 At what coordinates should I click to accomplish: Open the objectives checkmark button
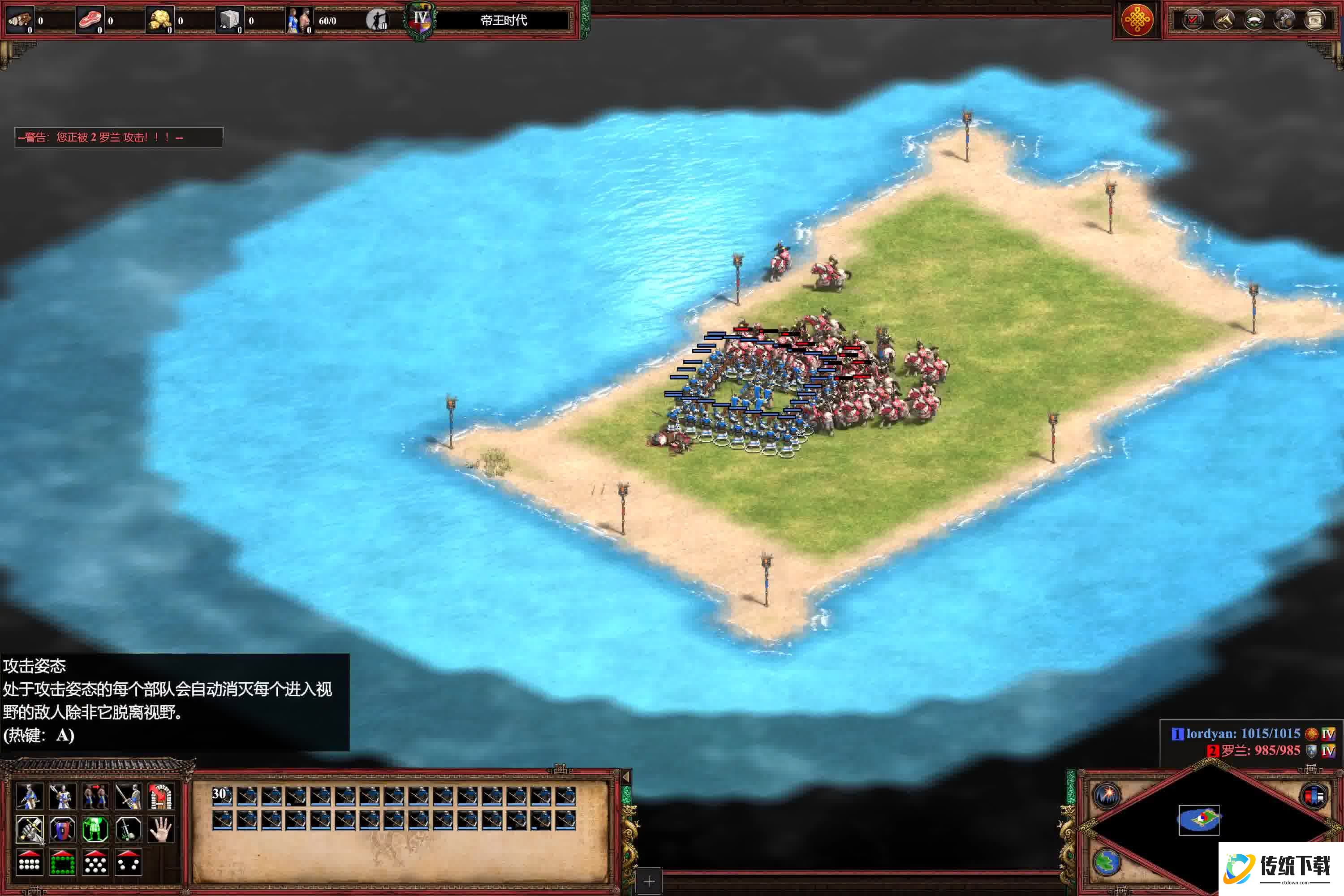coord(1193,21)
